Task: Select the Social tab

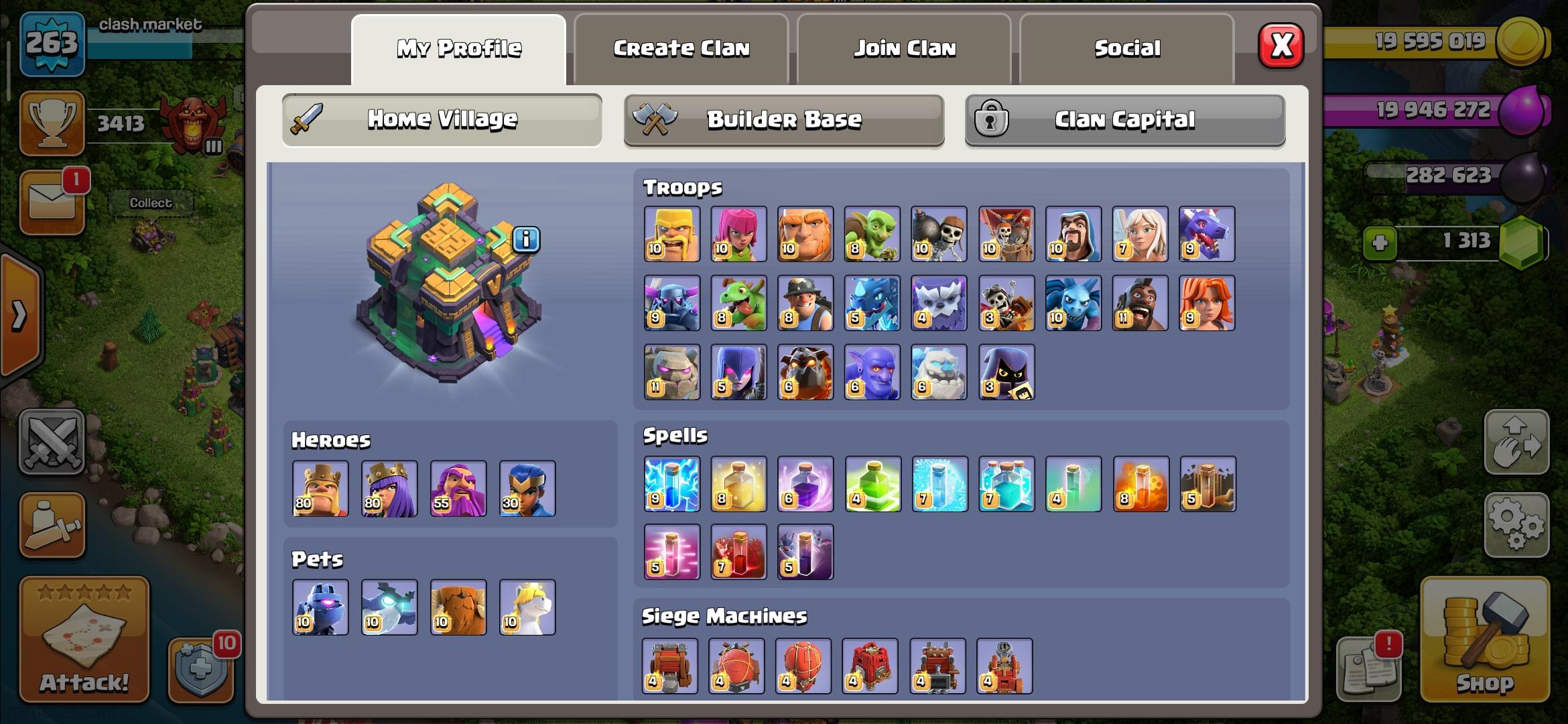Action: pyautogui.click(x=1127, y=49)
